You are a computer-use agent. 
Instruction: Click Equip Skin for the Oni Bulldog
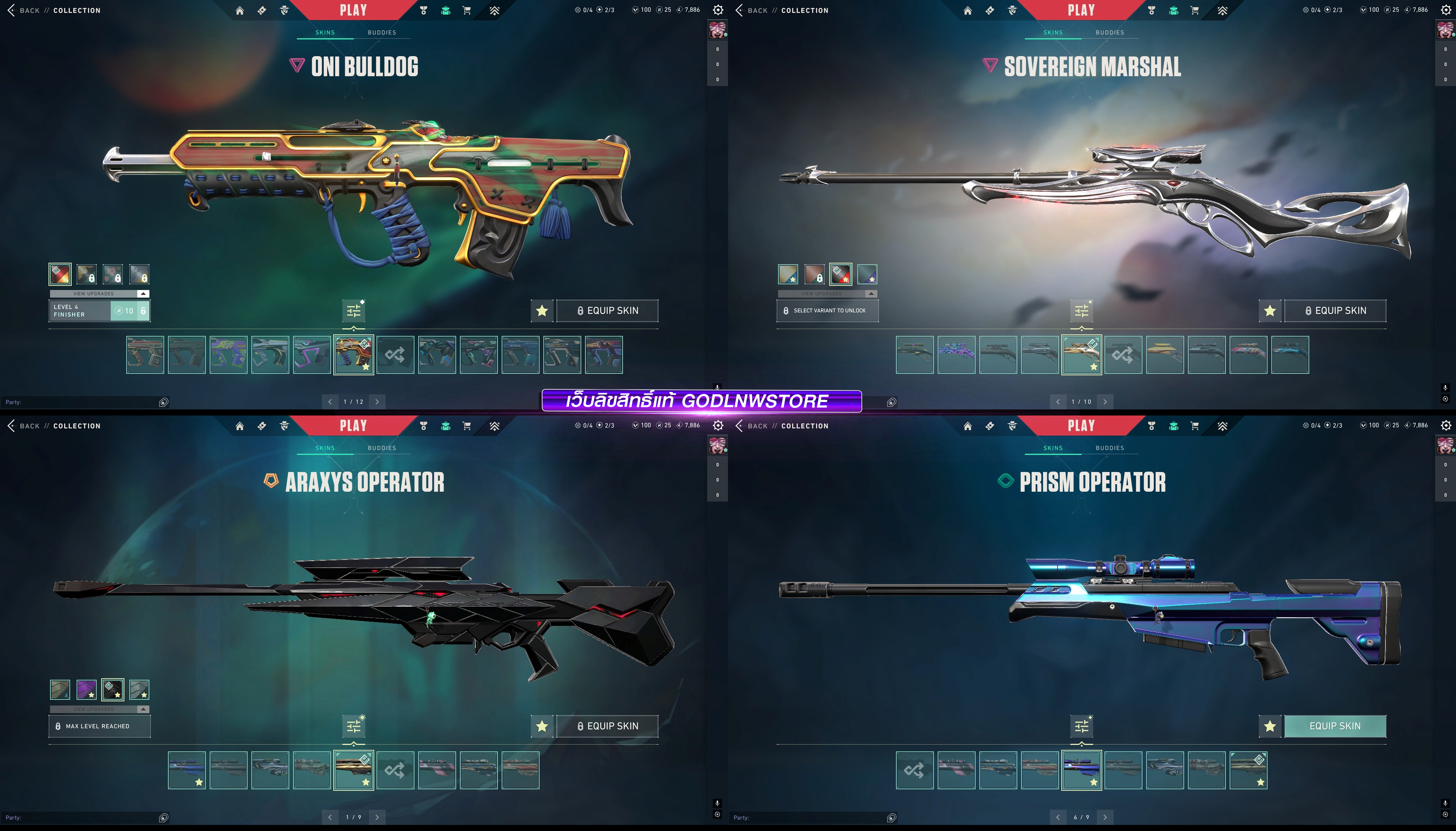click(x=607, y=310)
